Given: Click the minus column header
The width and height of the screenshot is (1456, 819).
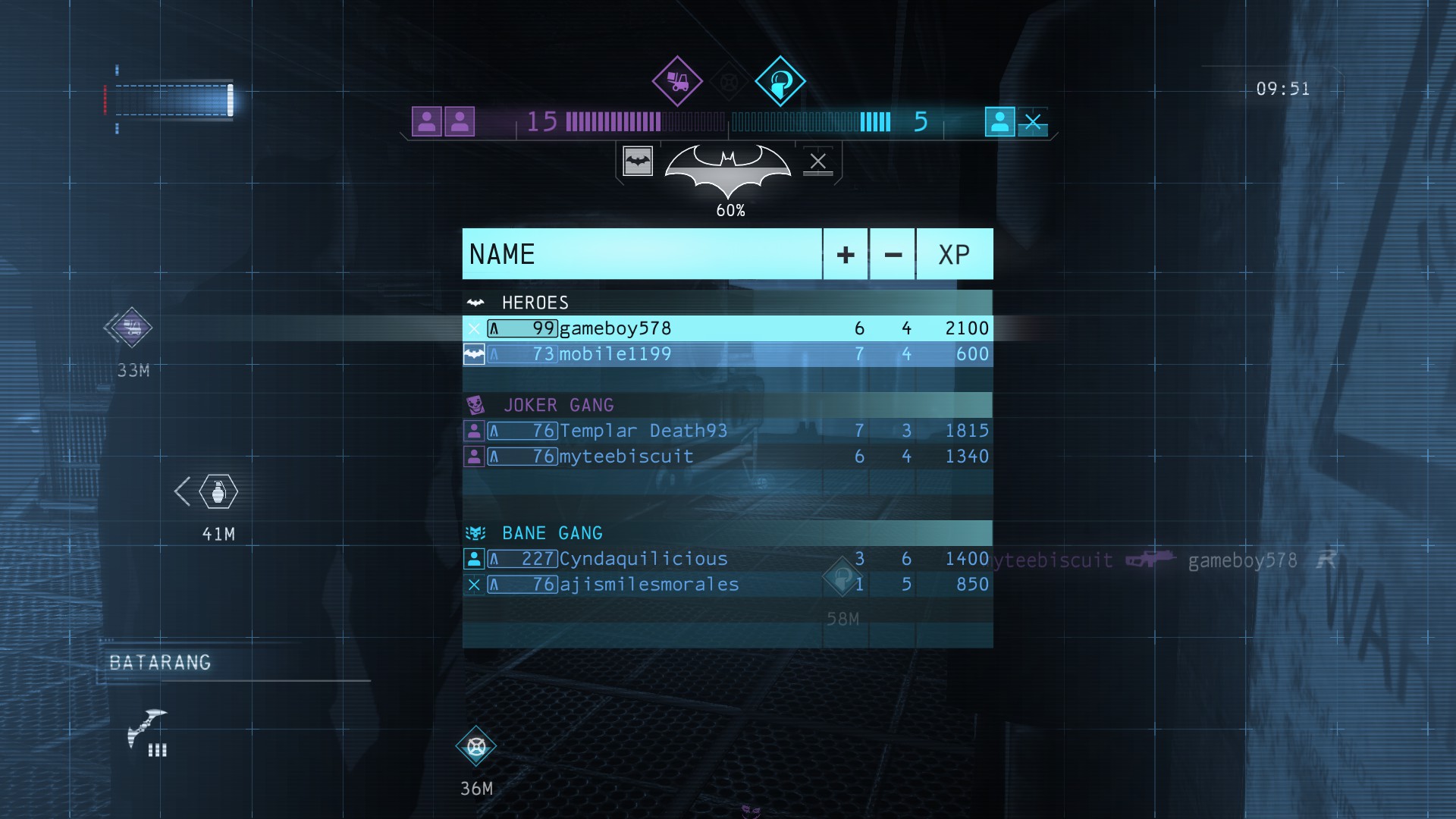Looking at the screenshot, I should tap(893, 254).
